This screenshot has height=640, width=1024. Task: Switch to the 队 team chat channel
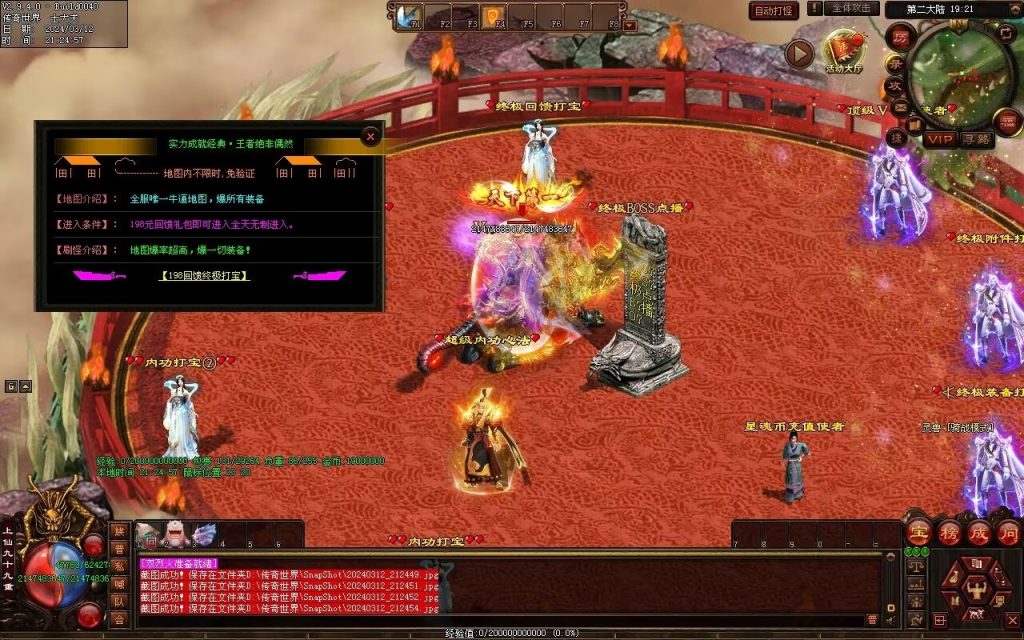[x=119, y=601]
